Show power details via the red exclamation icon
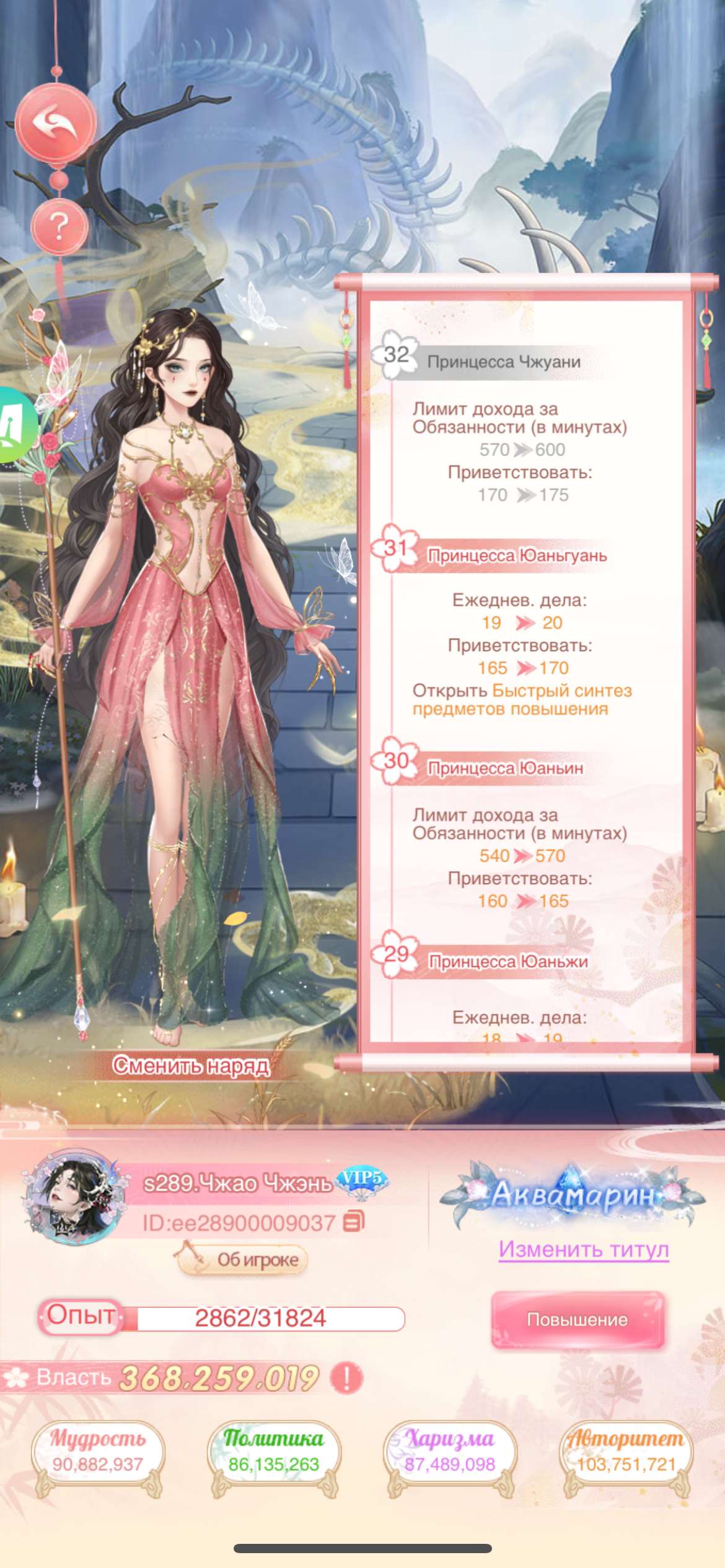 pyautogui.click(x=346, y=1378)
